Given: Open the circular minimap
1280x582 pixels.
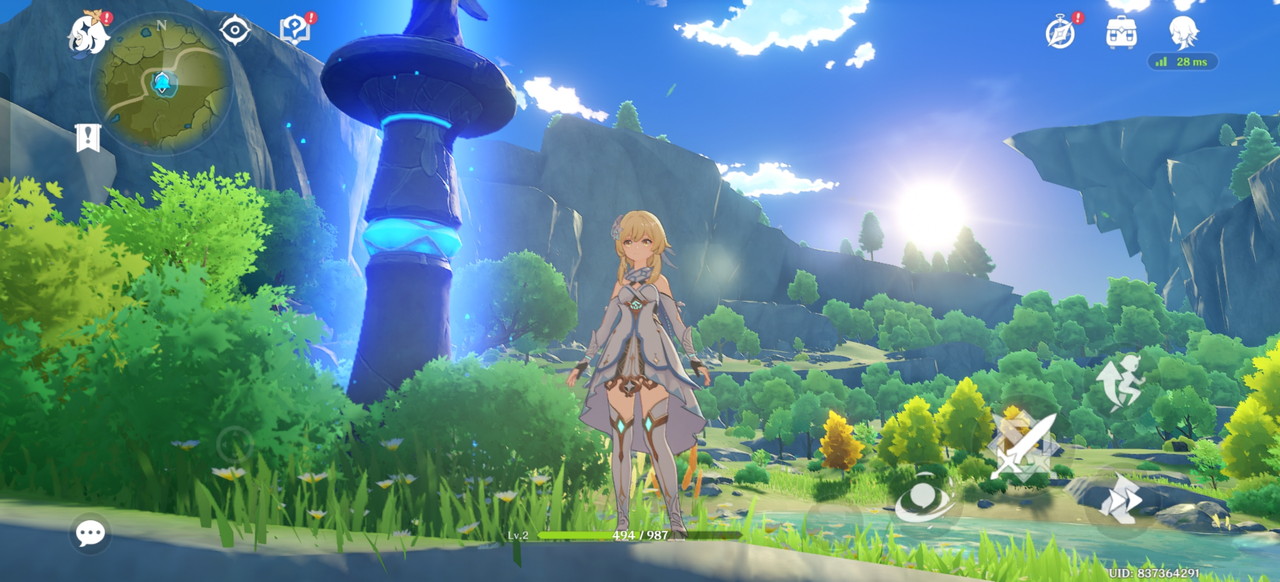Looking at the screenshot, I should click(161, 83).
